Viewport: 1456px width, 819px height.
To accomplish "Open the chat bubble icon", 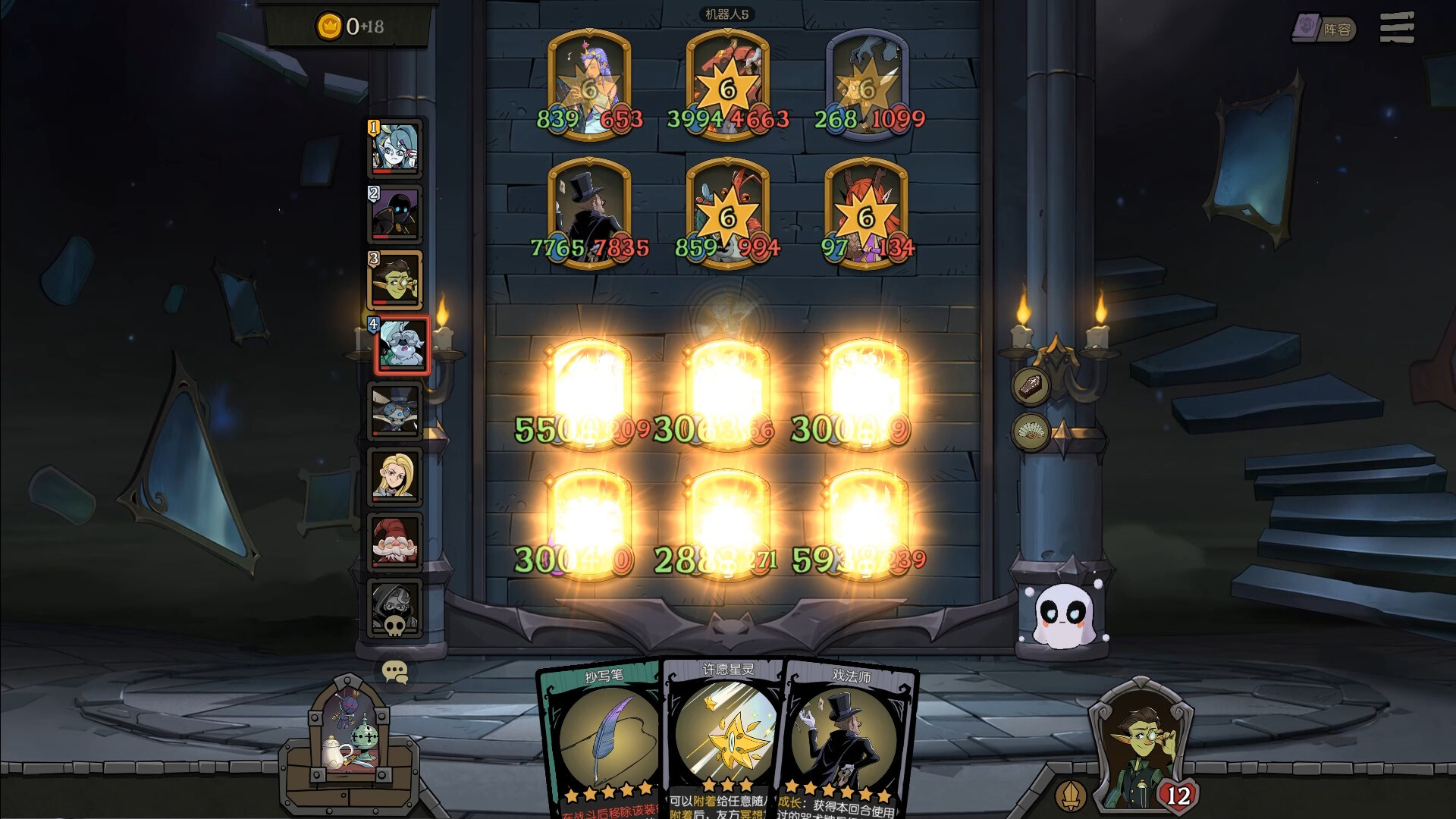I will click(x=395, y=672).
